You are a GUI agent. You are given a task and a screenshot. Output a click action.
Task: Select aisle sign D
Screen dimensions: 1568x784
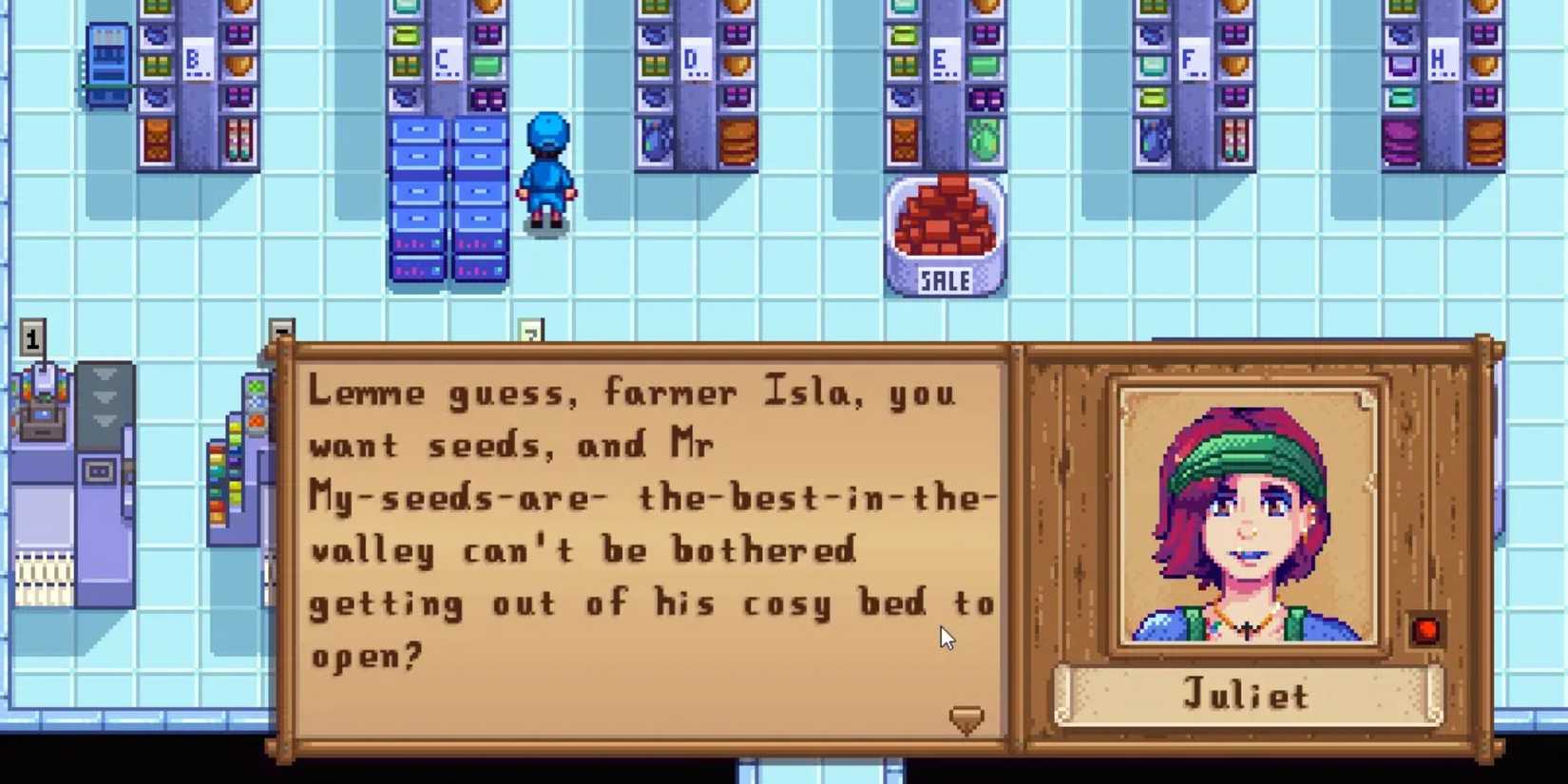(x=698, y=57)
